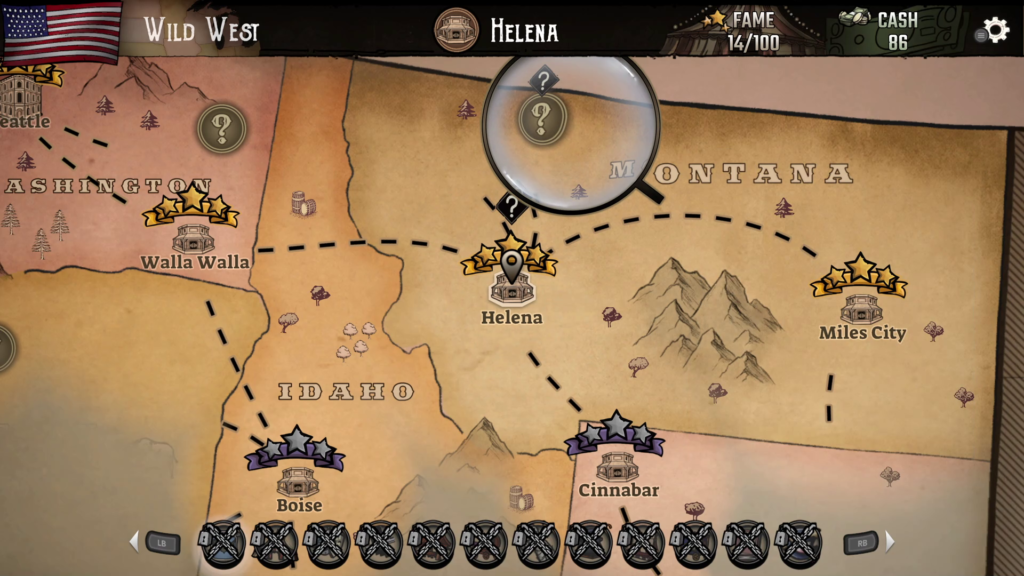Open the settings gear
1024x576 pixels.
[x=995, y=30]
